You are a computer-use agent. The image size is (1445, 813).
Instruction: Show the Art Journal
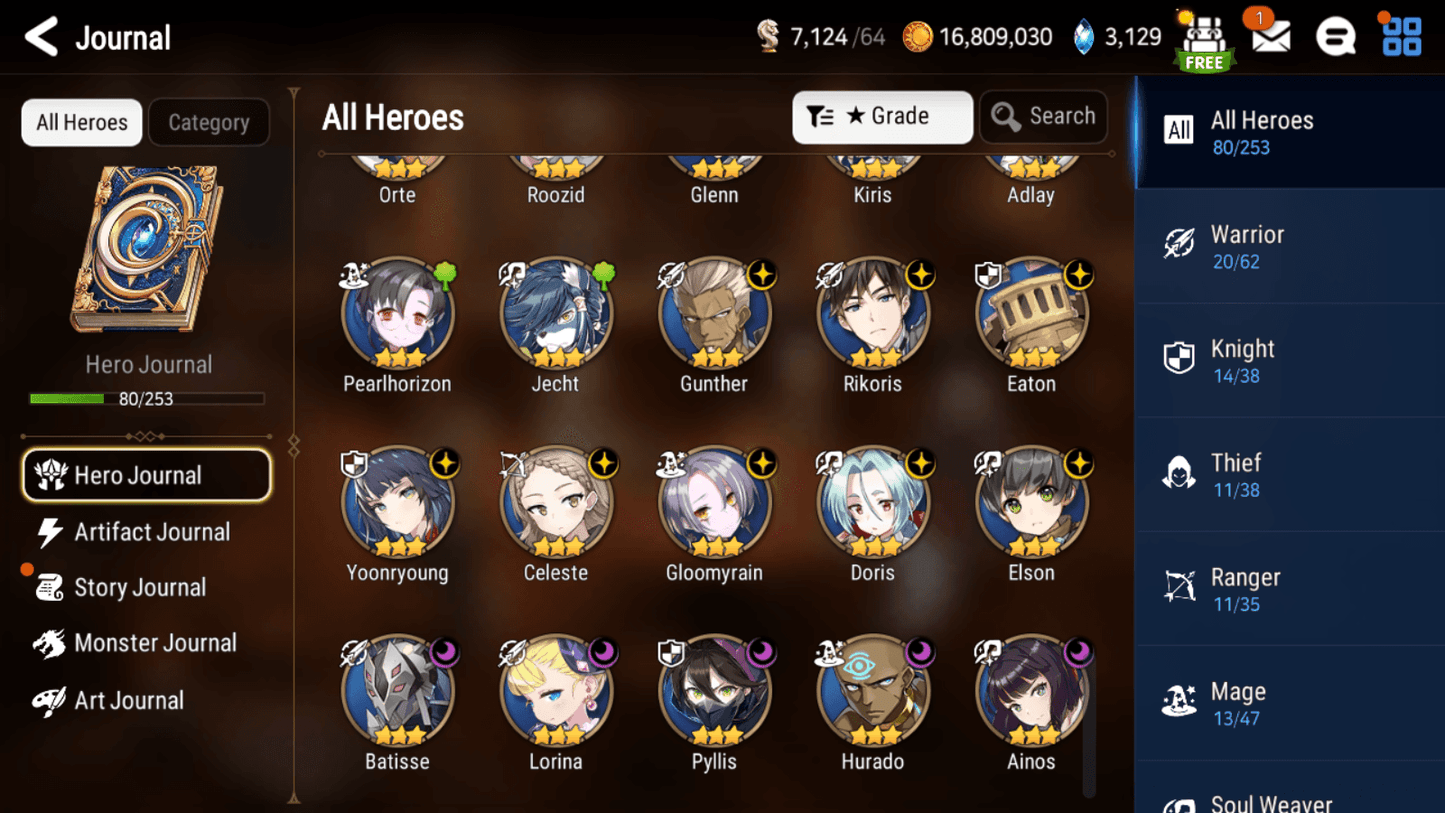point(128,701)
